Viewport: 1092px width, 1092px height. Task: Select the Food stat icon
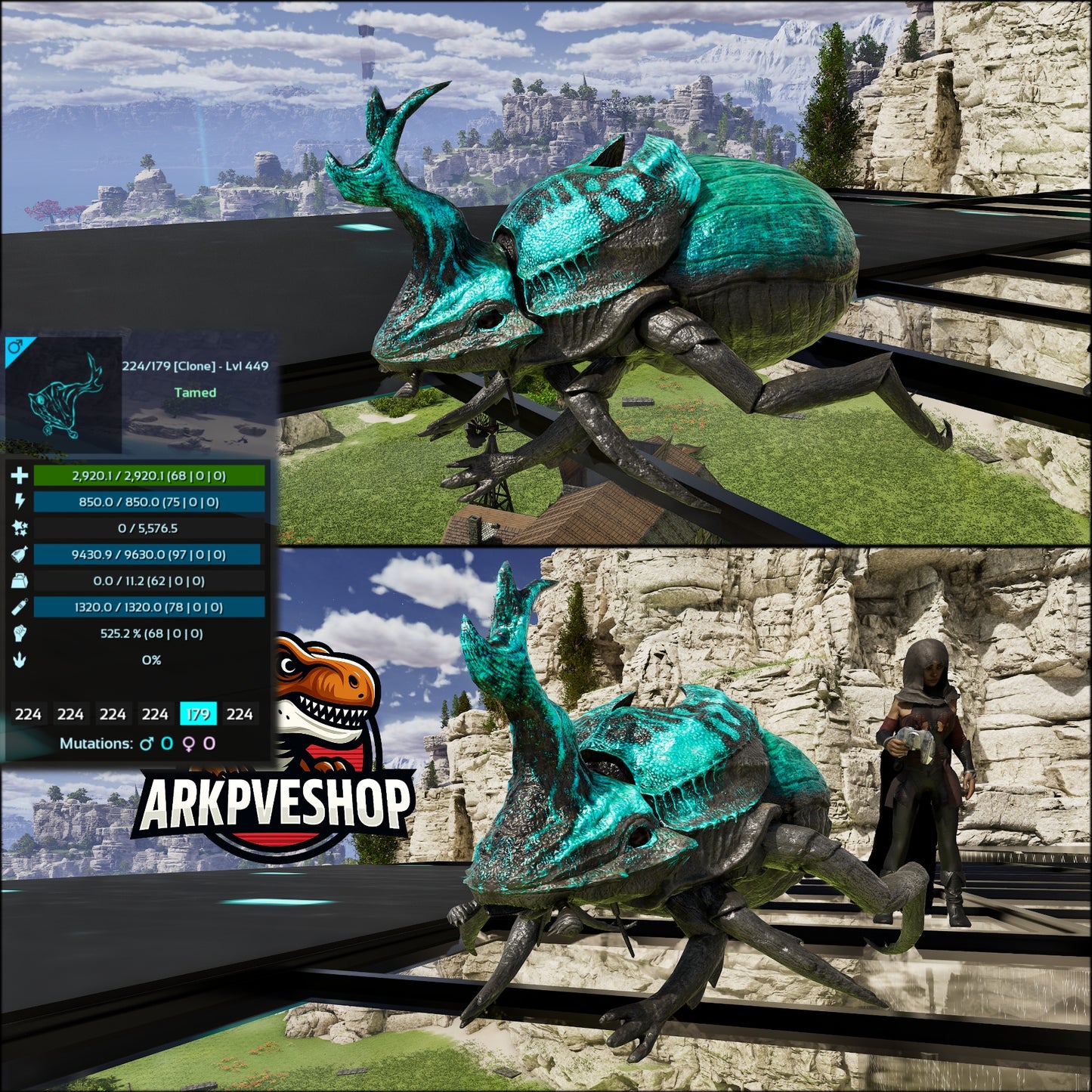pos(20,555)
